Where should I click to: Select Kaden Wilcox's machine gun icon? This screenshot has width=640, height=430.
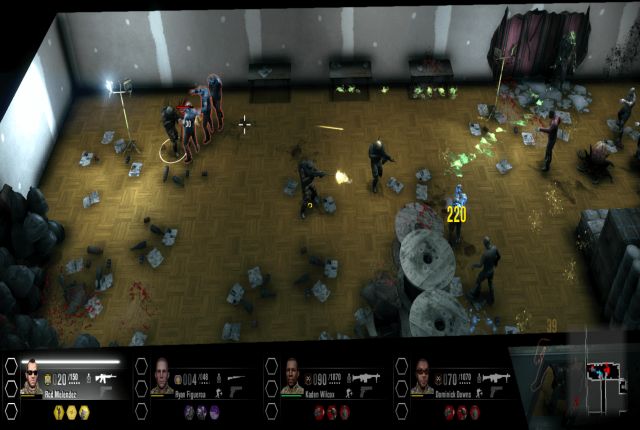[366, 378]
